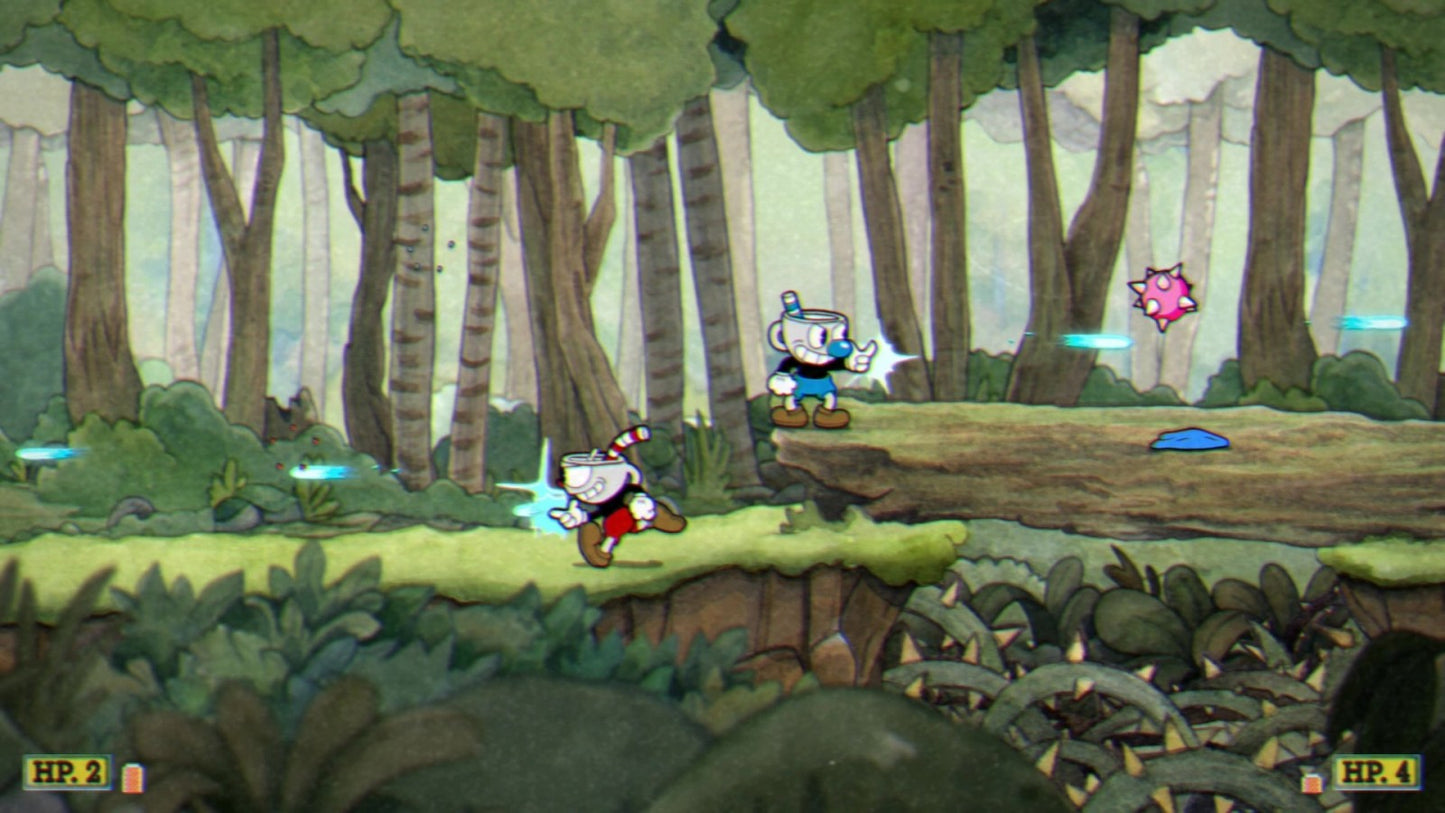This screenshot has height=813, width=1445.
Task: Click the super meter card beside HP. 2
Action: (132, 777)
